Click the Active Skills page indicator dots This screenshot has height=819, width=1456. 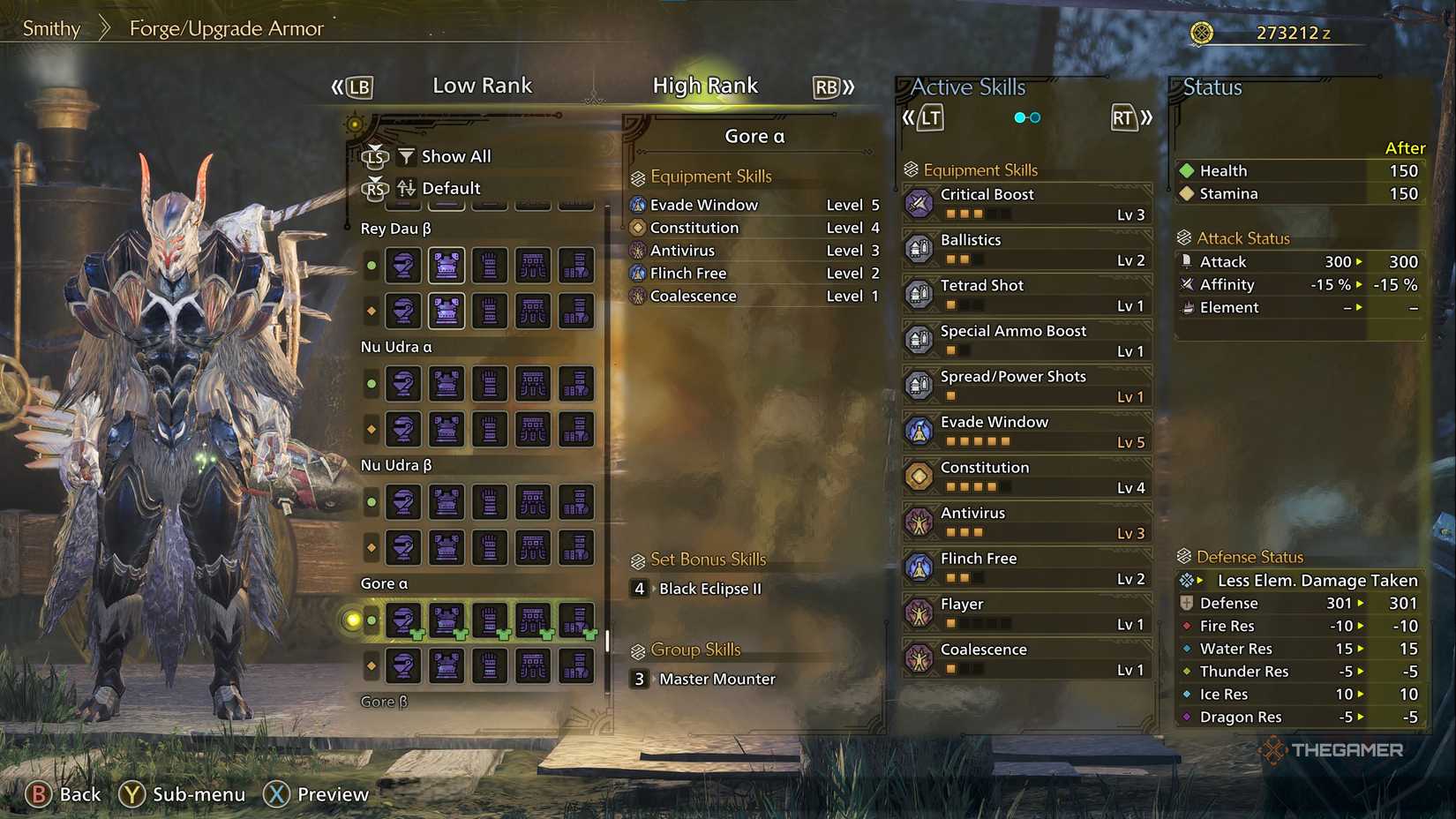1026,116
